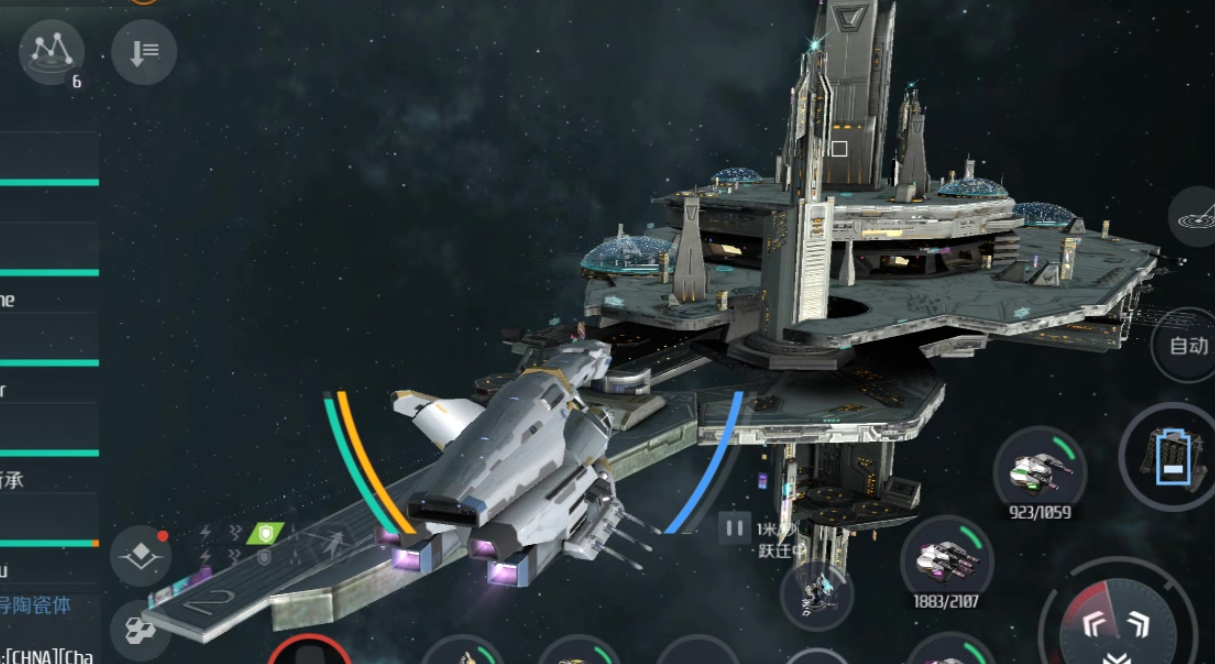Tap the green shield status icon
The width and height of the screenshot is (1215, 664).
(265, 533)
